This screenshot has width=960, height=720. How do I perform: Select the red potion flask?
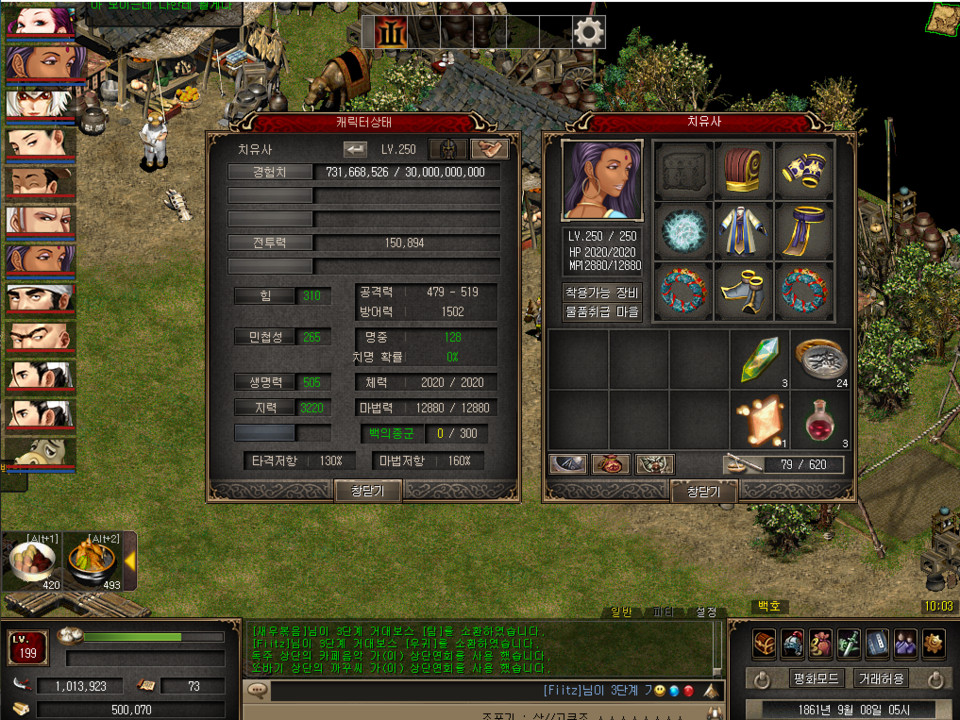click(x=821, y=420)
